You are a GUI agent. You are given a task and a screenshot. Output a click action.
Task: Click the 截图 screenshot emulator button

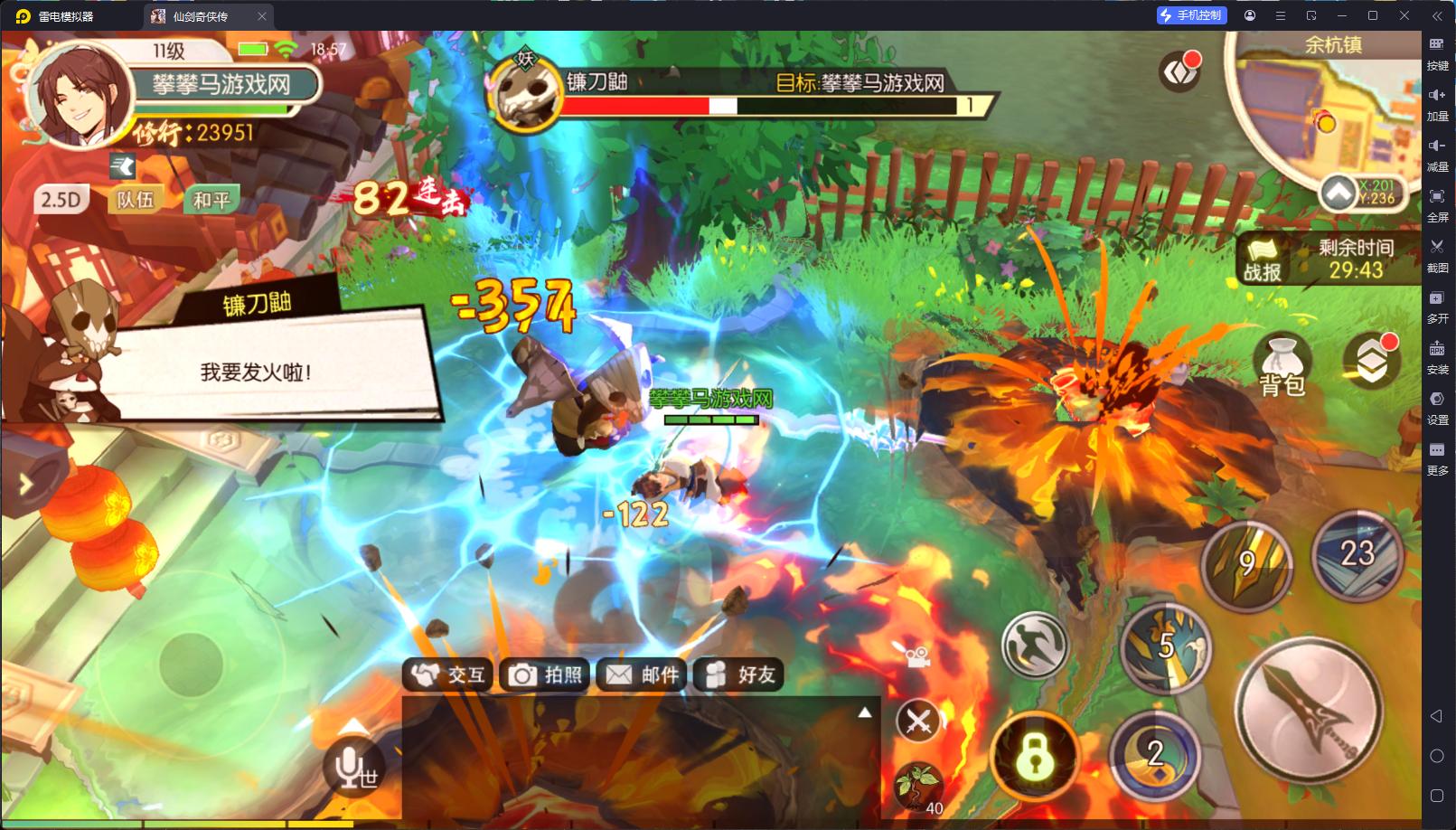pyautogui.click(x=1437, y=253)
